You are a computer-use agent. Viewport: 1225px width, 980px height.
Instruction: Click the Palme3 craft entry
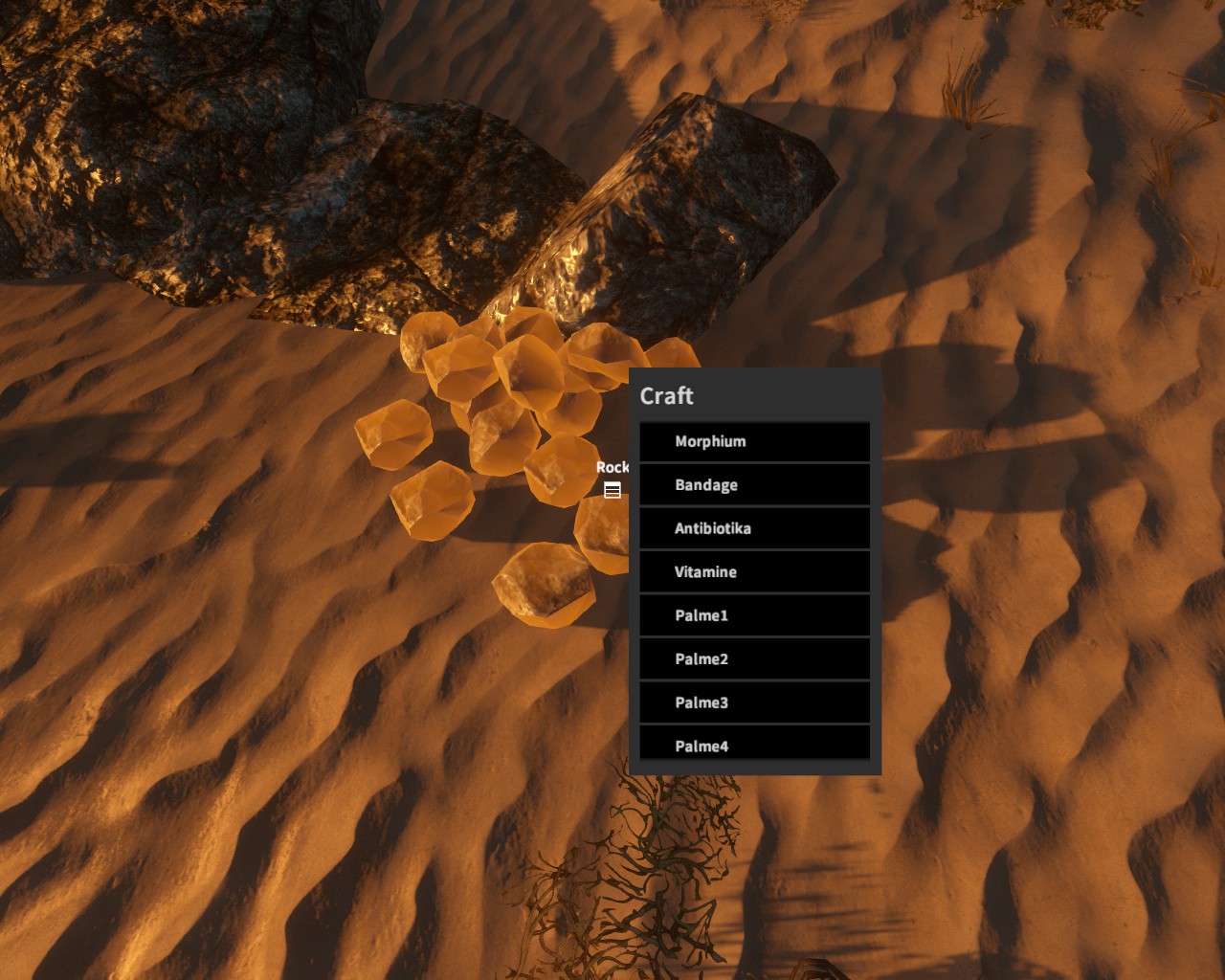pos(754,702)
